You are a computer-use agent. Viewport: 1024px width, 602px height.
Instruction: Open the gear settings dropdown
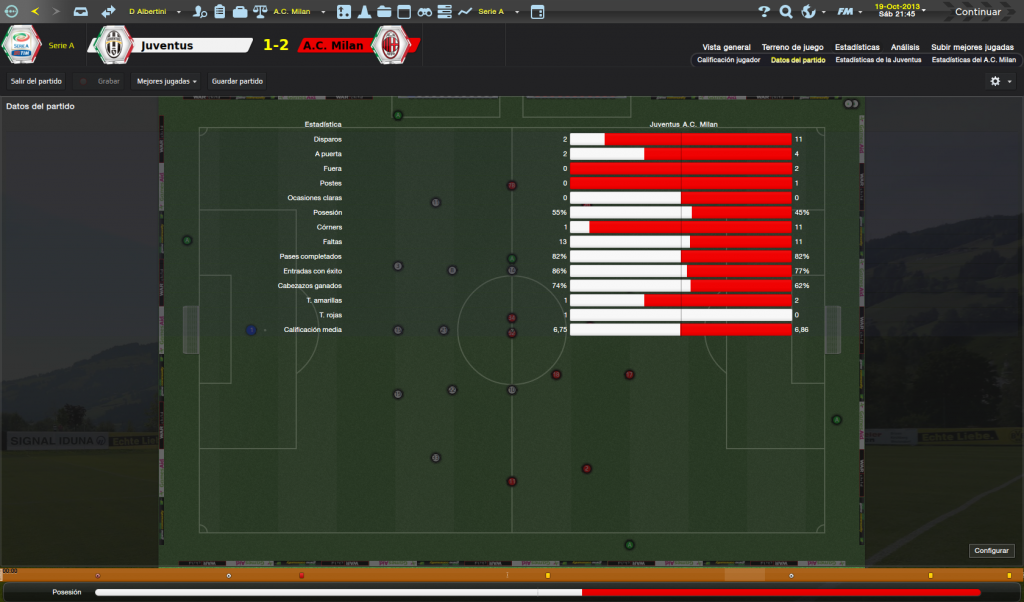coord(1000,81)
